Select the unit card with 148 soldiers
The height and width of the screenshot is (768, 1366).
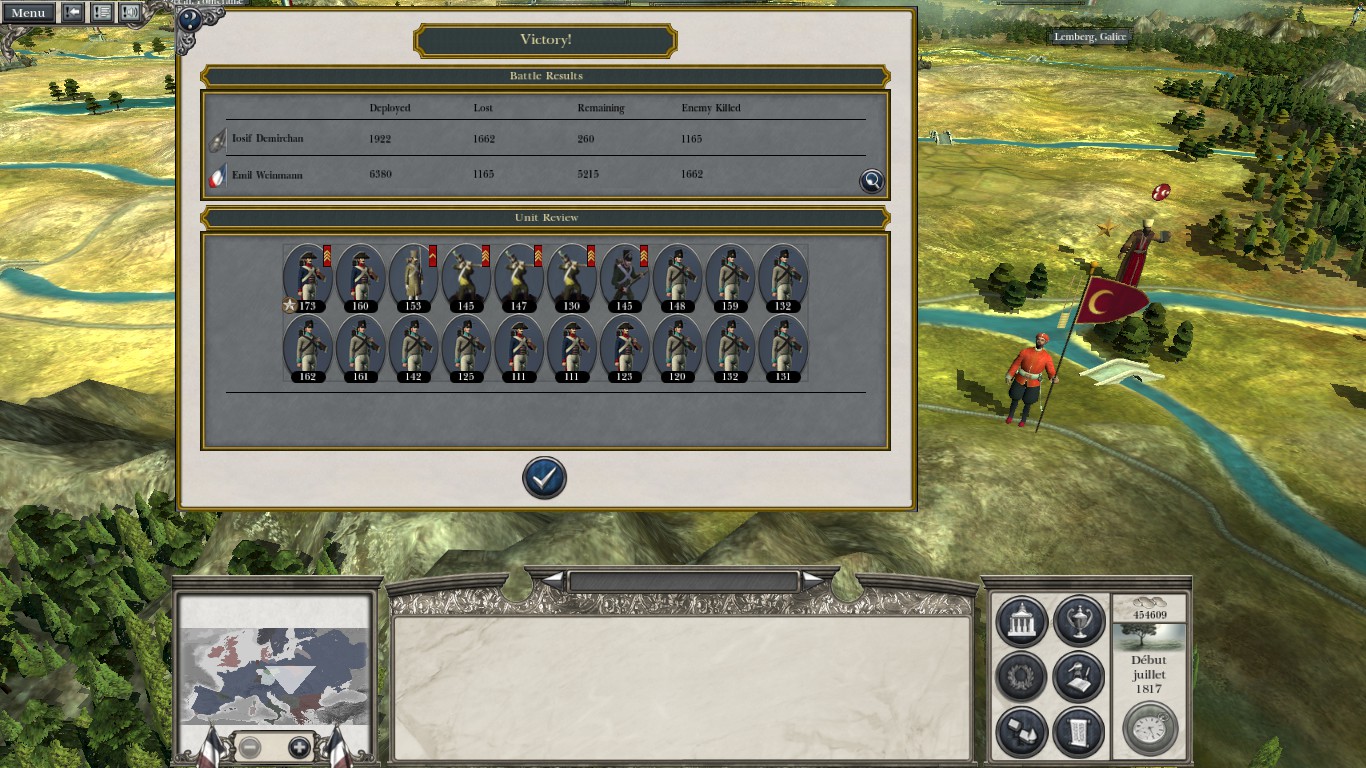(x=677, y=276)
